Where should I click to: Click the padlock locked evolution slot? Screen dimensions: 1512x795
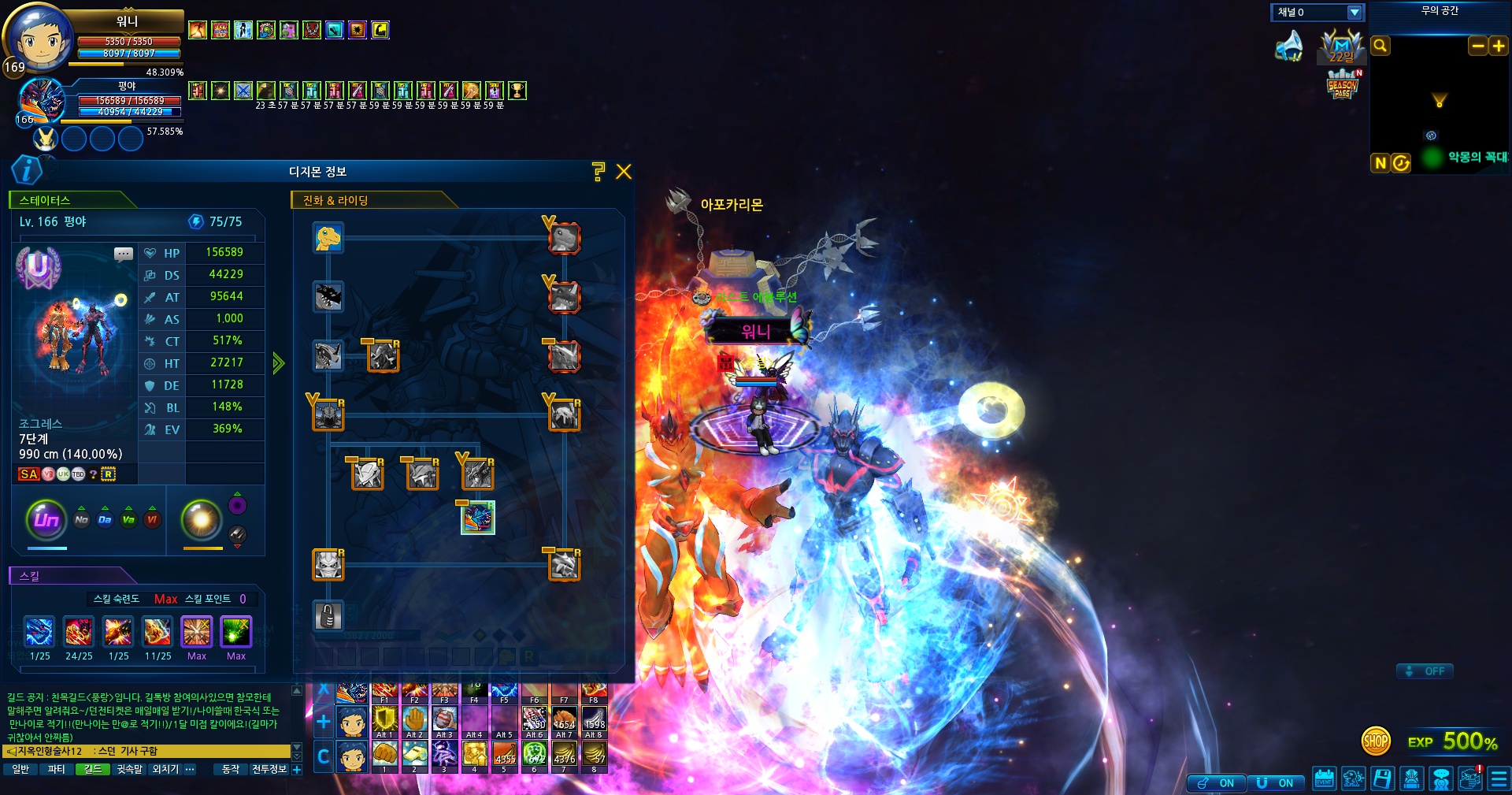click(x=328, y=615)
